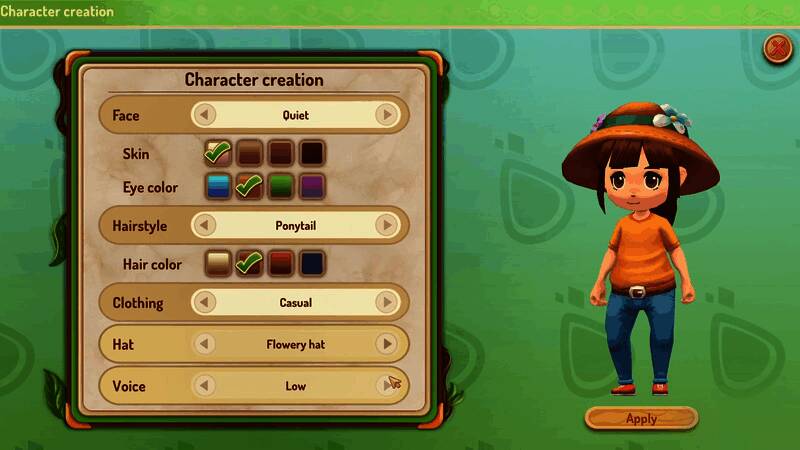Pick the blonde hair color swatch

[218, 264]
